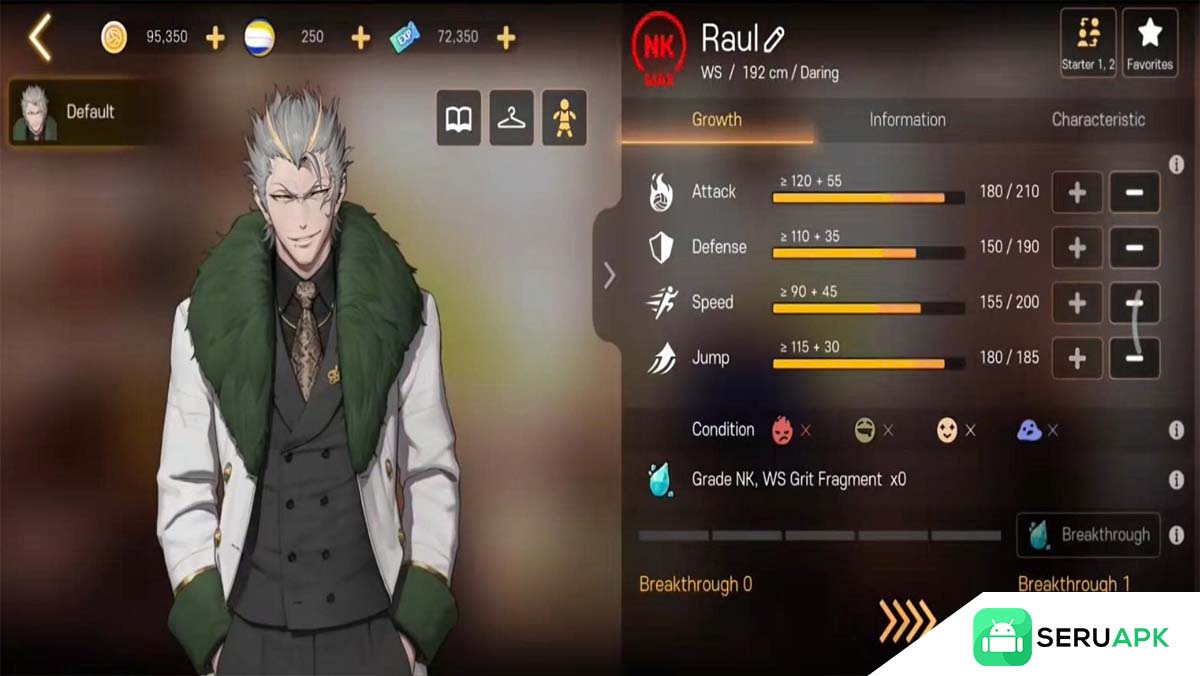Toggle the yellow character figure view
Screen dimensions: 1200x676
point(564,119)
